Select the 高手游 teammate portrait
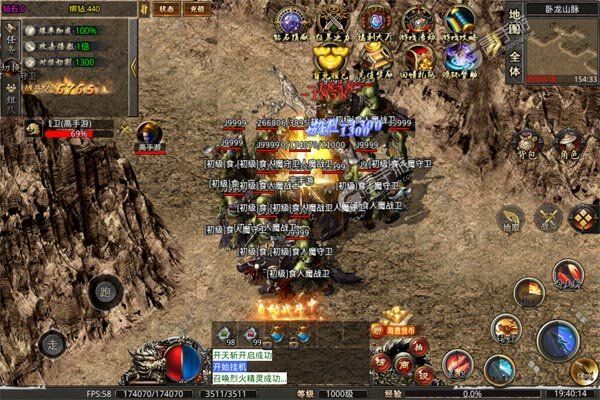 149,133
